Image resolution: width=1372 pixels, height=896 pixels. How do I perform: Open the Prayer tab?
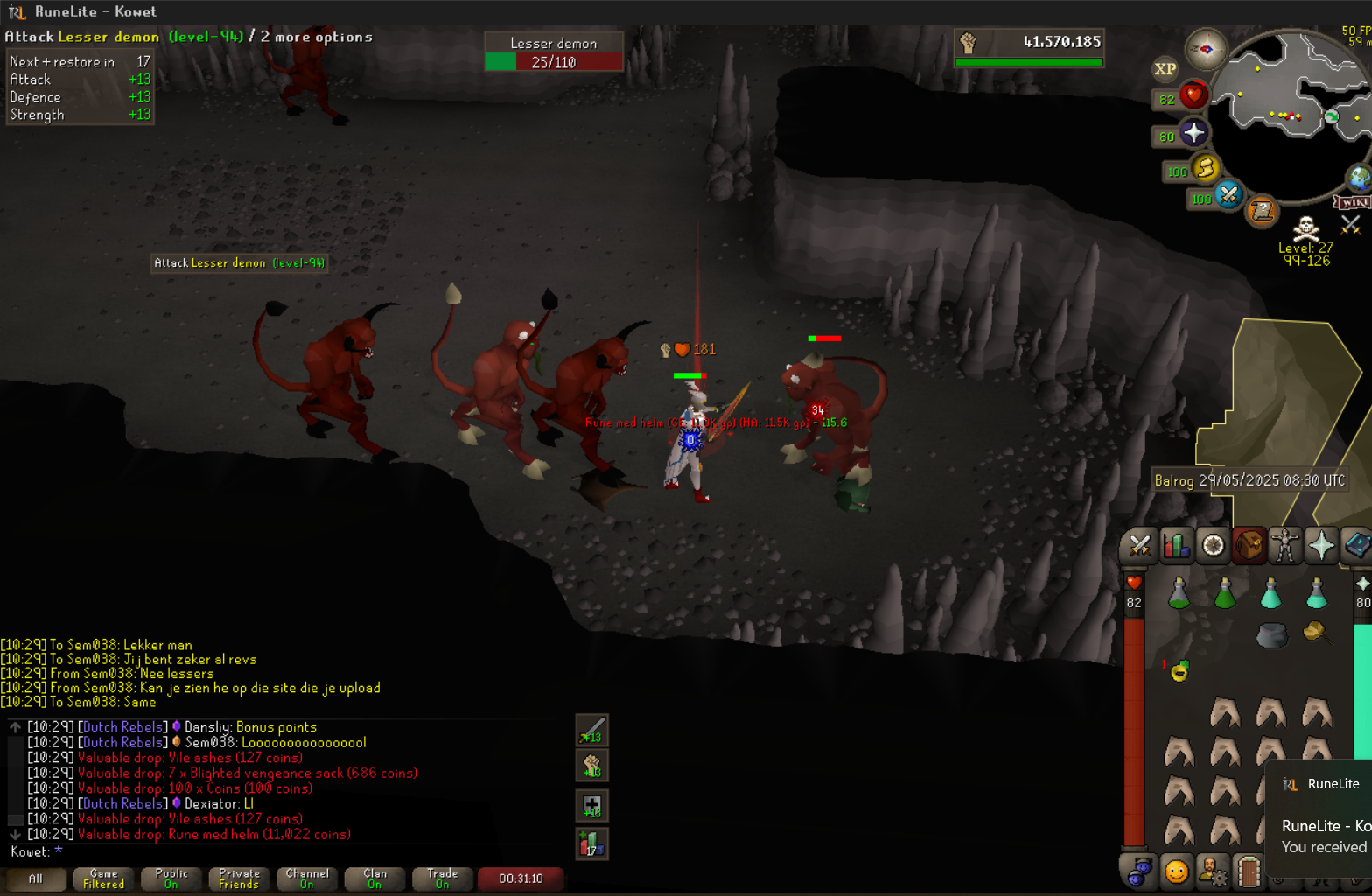pos(1321,546)
